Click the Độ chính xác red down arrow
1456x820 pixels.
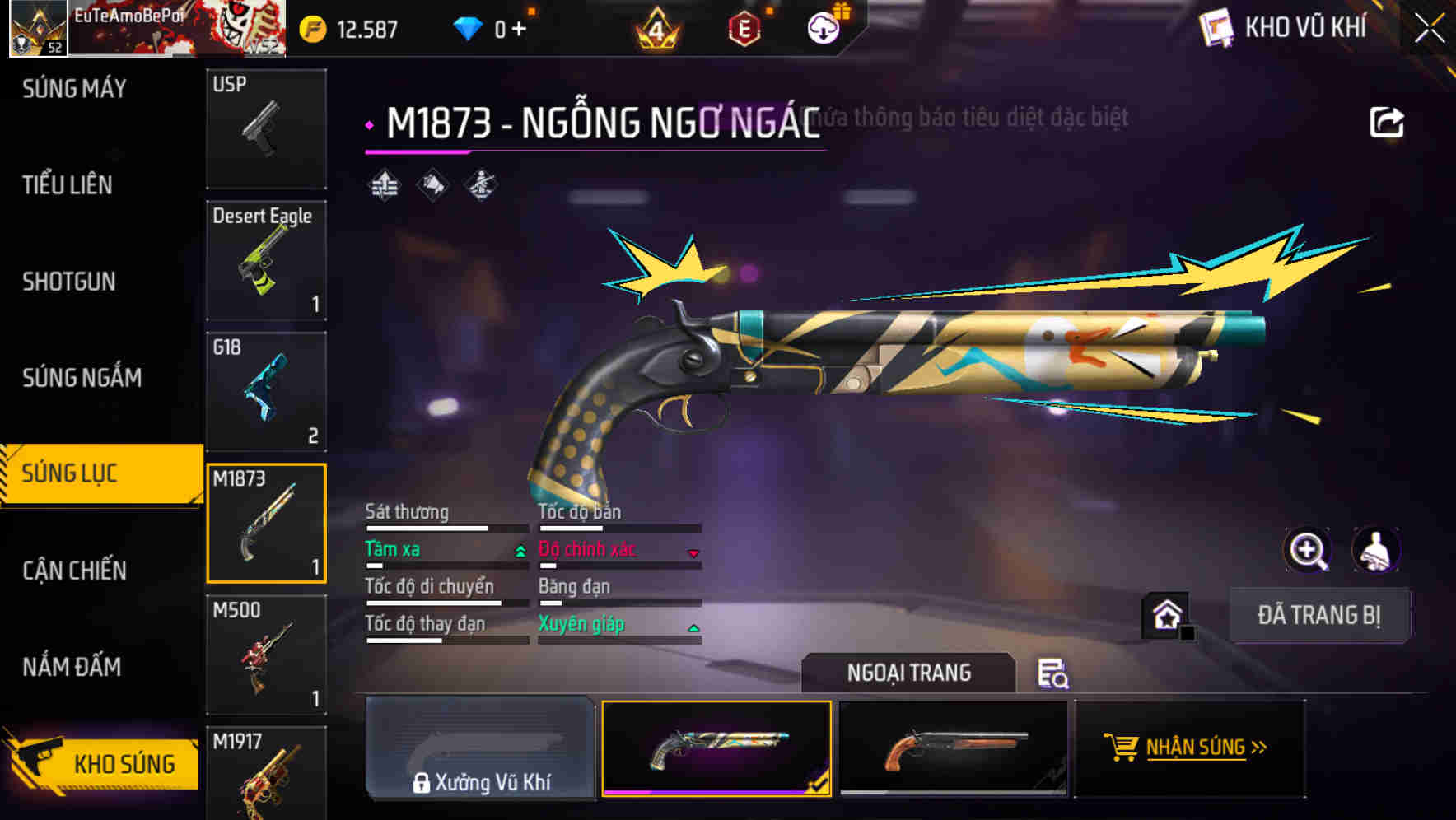pyautogui.click(x=693, y=552)
